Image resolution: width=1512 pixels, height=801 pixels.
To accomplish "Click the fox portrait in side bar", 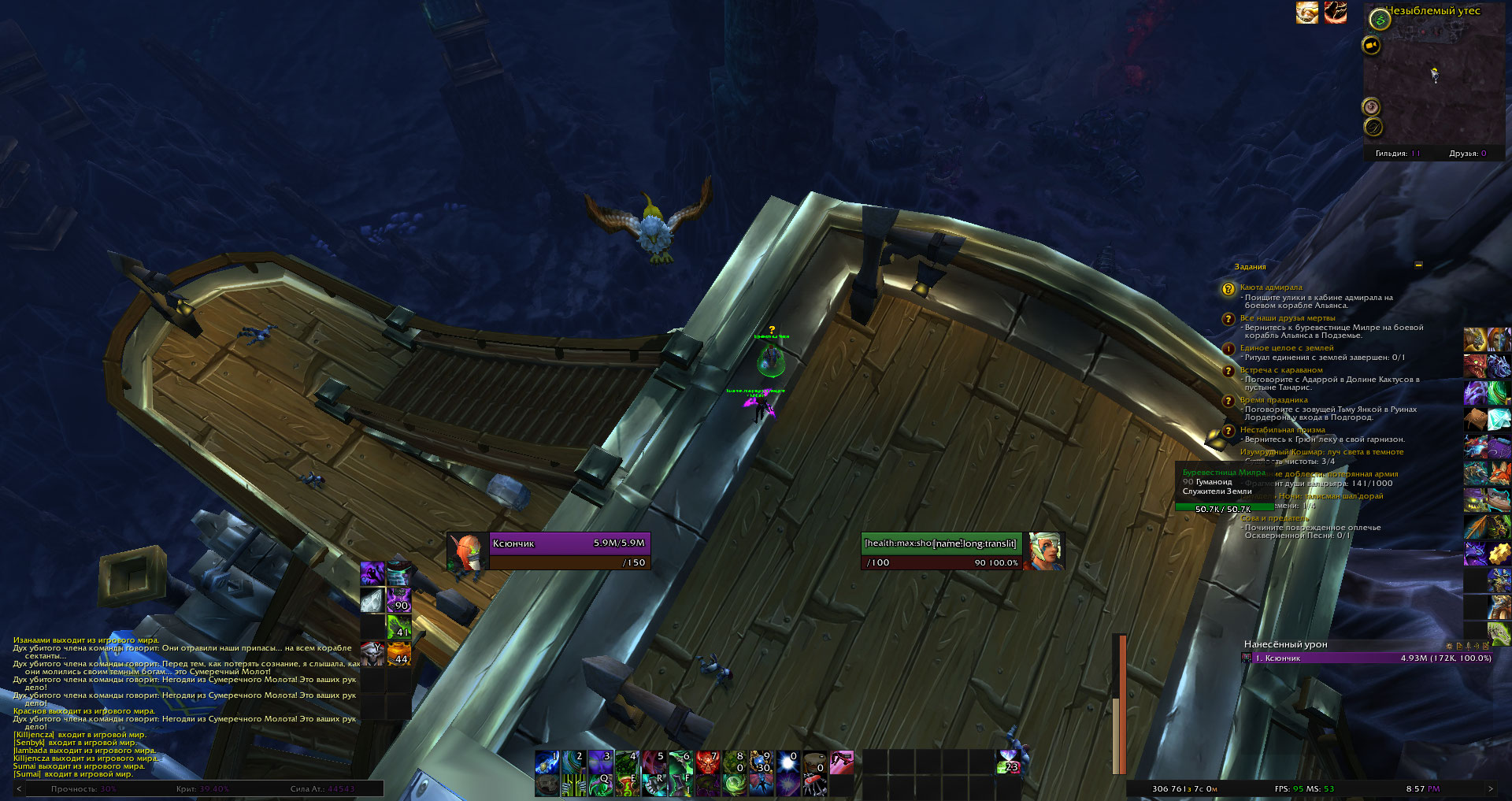I will point(1499,473).
